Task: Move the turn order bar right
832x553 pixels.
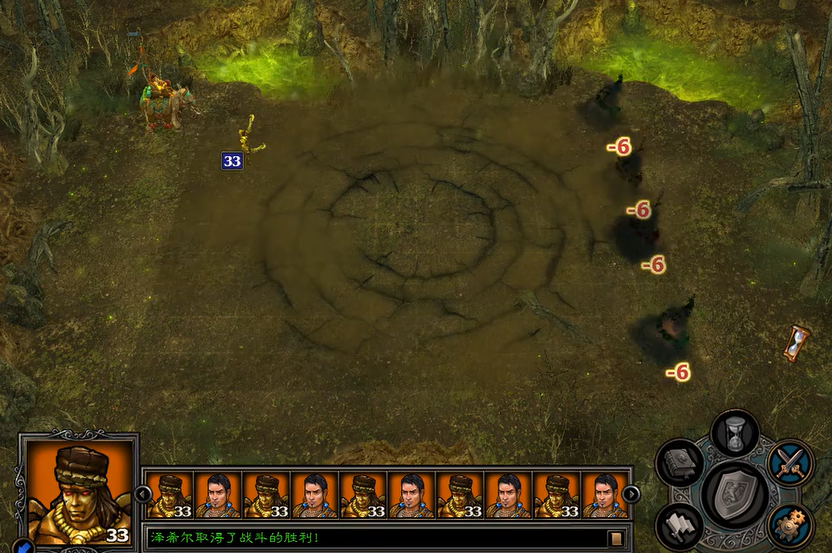Action: 631,493
